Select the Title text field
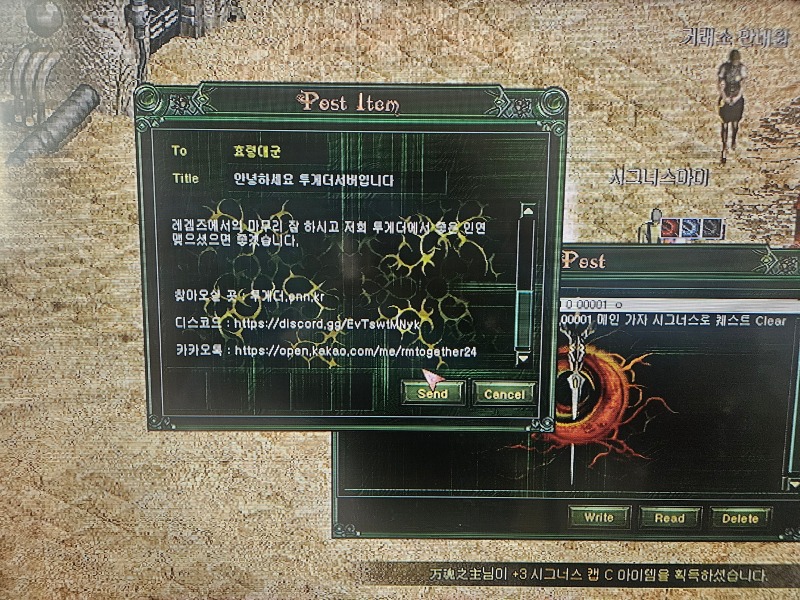Viewport: 800px width, 600px height. [330, 180]
